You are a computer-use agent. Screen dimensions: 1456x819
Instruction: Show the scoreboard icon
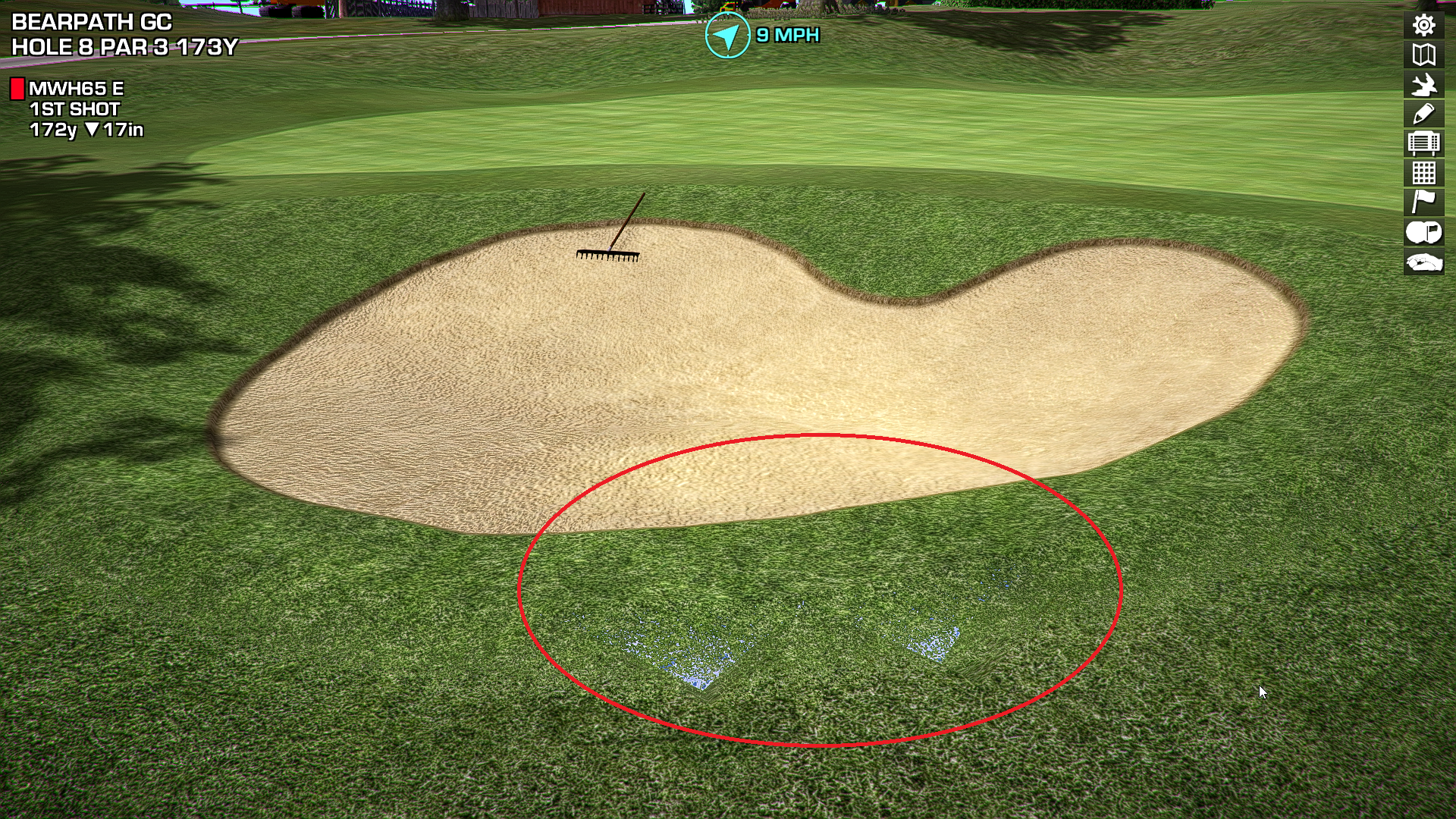[1423, 143]
